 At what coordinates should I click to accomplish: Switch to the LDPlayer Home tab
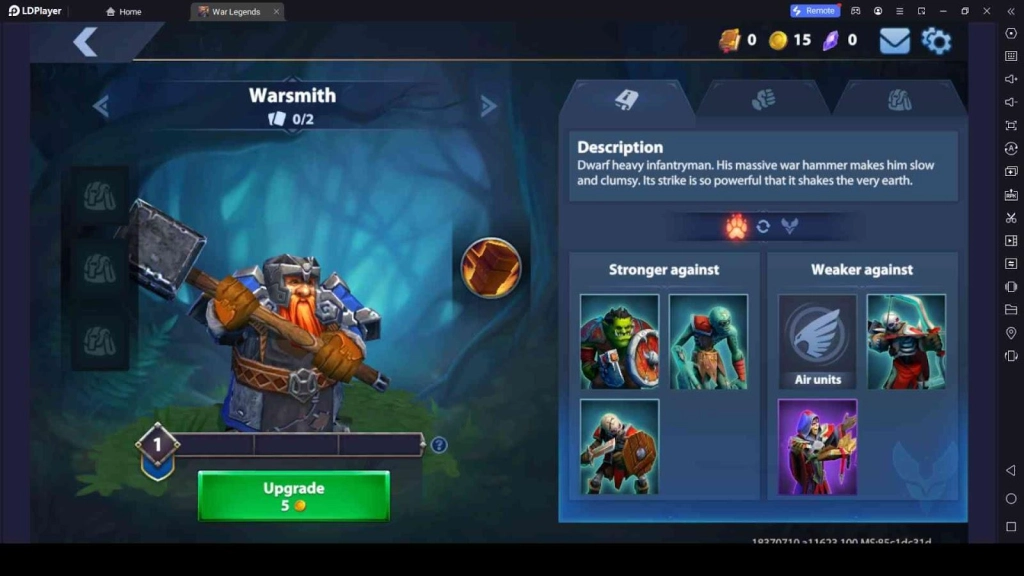[x=124, y=12]
